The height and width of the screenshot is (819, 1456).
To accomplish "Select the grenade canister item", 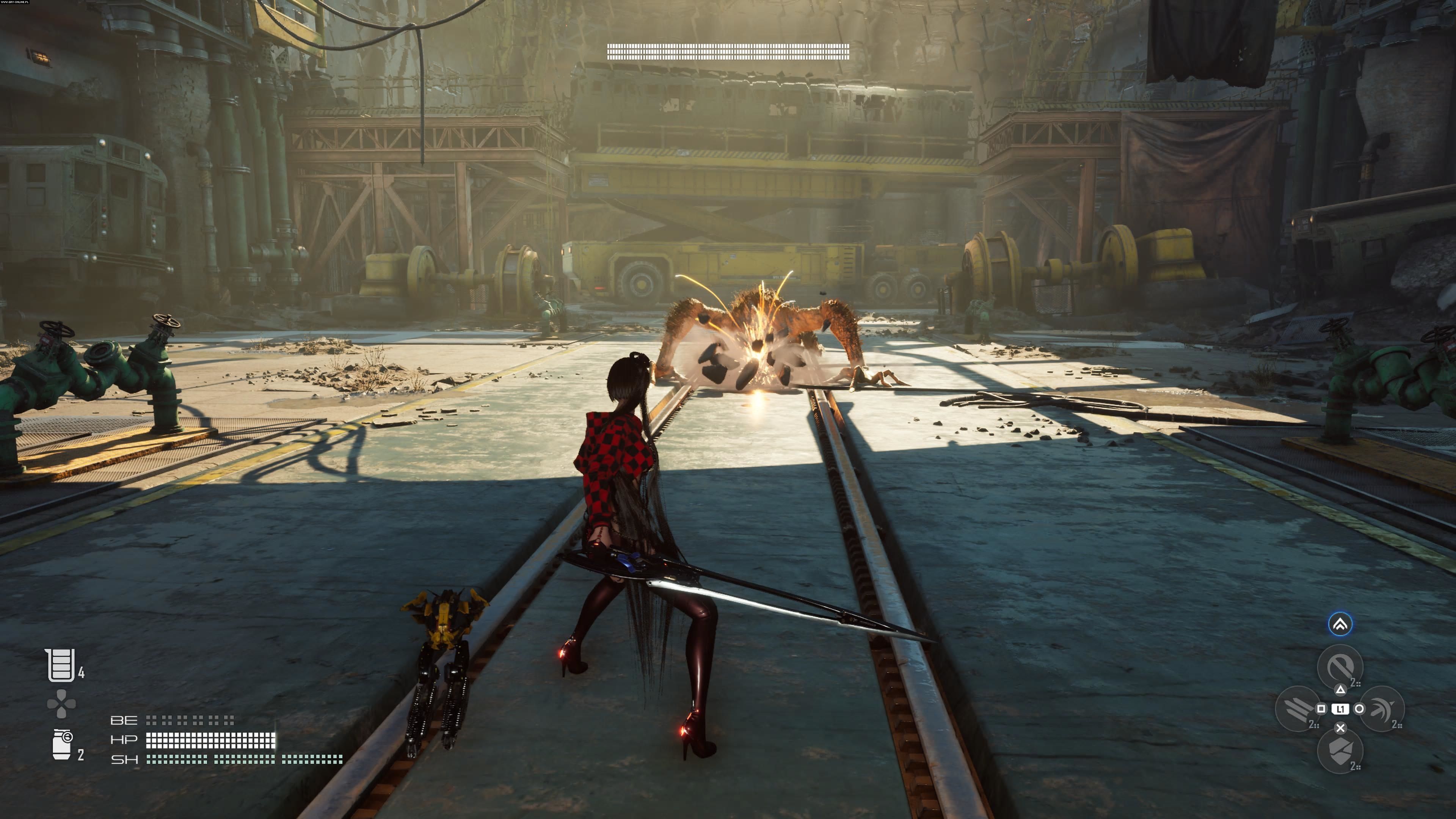I will click(x=61, y=744).
